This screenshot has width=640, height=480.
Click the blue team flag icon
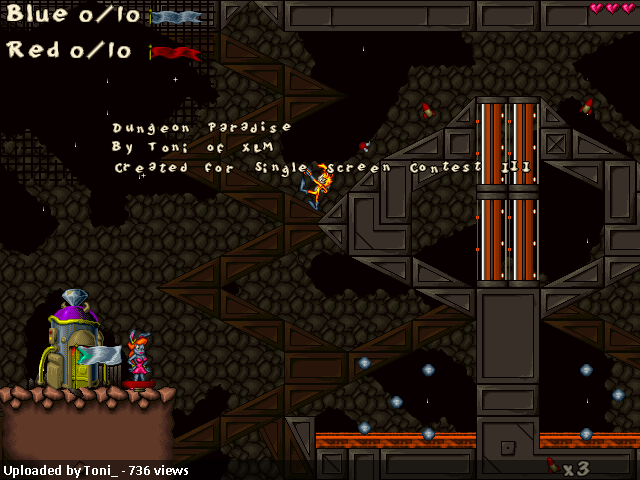(176, 17)
